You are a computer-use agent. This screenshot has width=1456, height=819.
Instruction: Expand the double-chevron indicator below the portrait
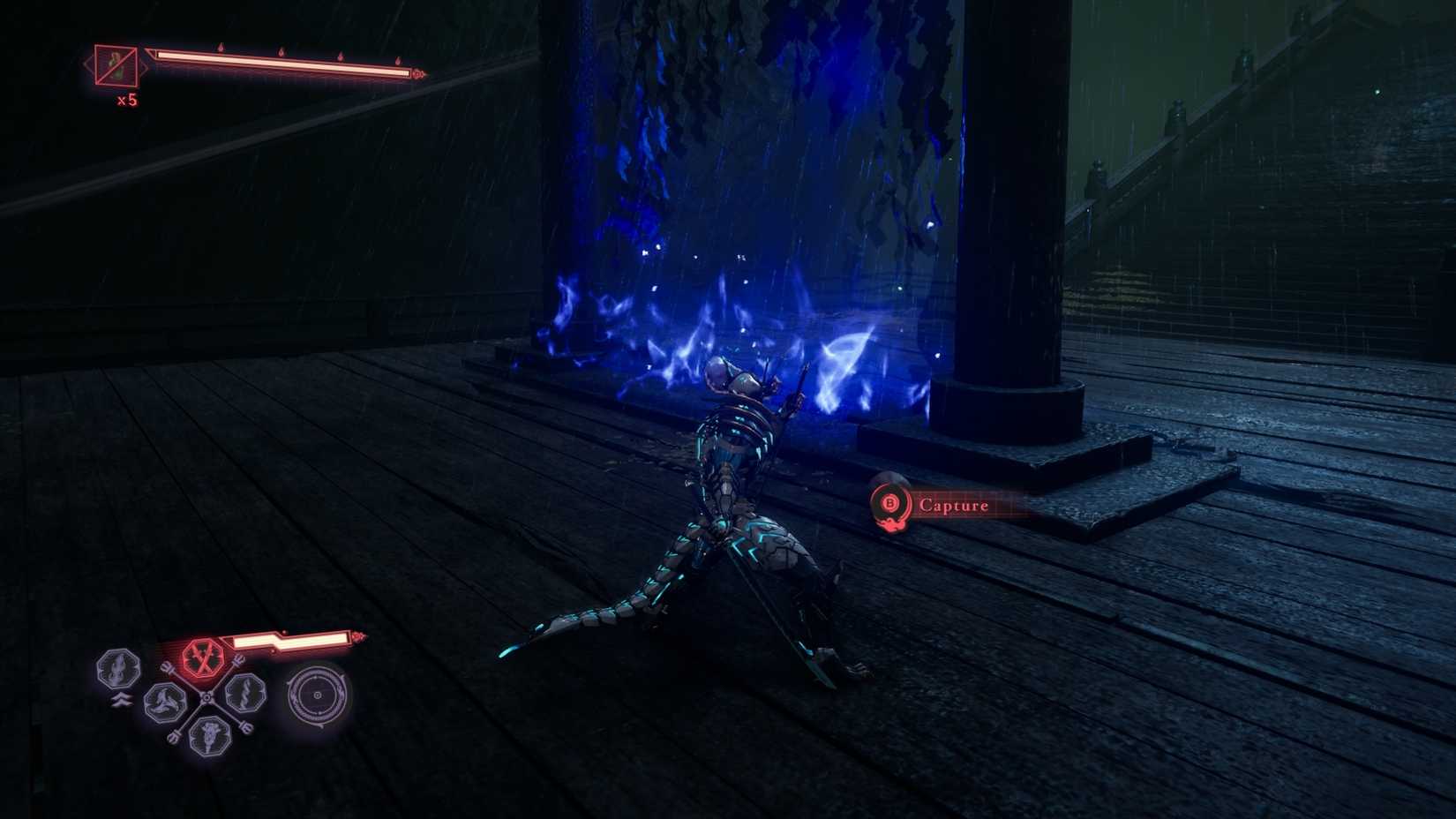(x=121, y=698)
